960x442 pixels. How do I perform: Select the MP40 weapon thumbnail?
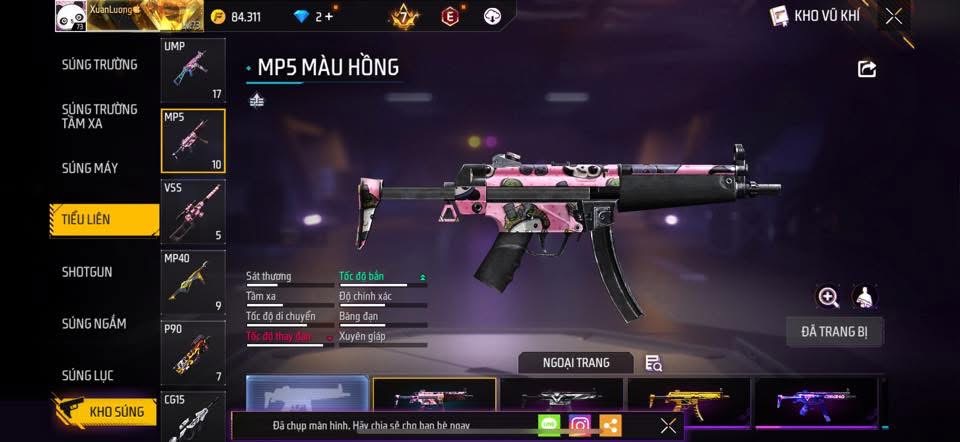(193, 282)
